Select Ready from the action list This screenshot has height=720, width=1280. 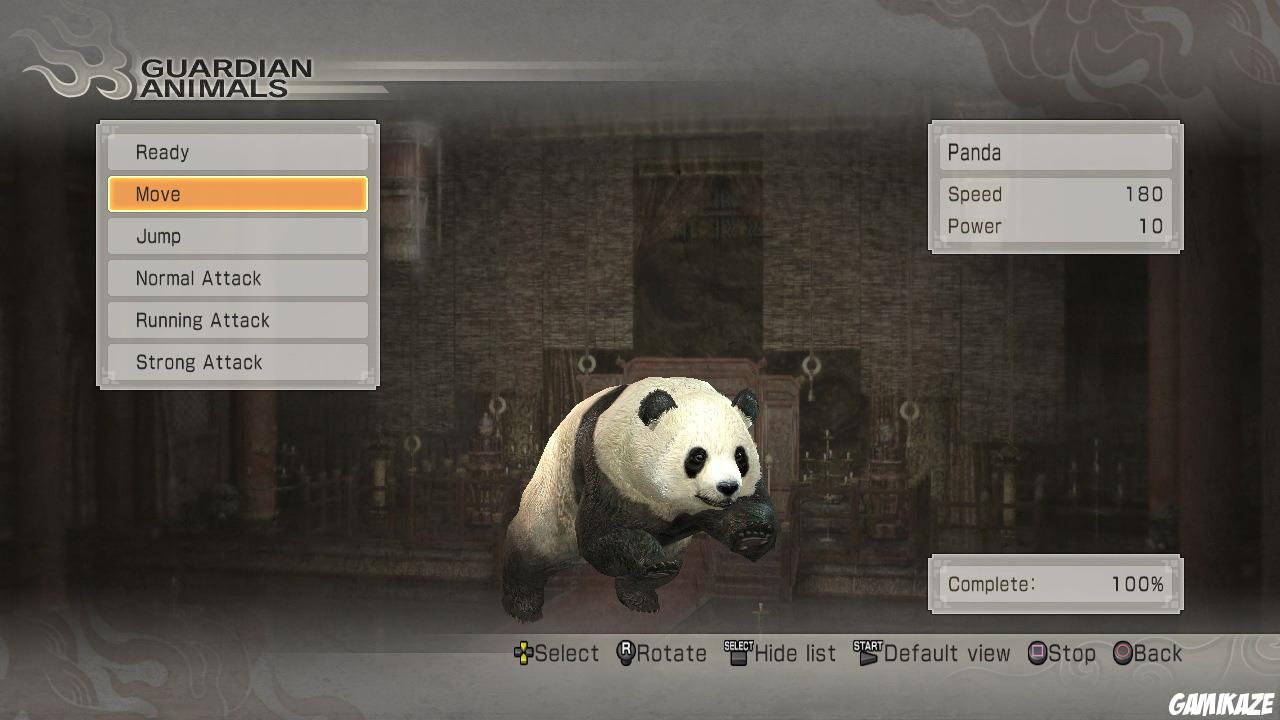point(237,152)
